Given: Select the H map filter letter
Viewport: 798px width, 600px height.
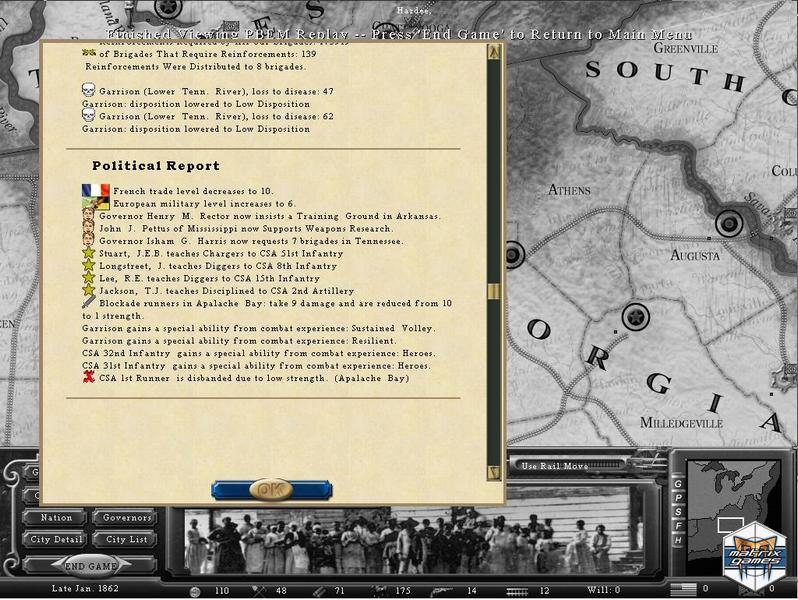Looking at the screenshot, I should [678, 540].
